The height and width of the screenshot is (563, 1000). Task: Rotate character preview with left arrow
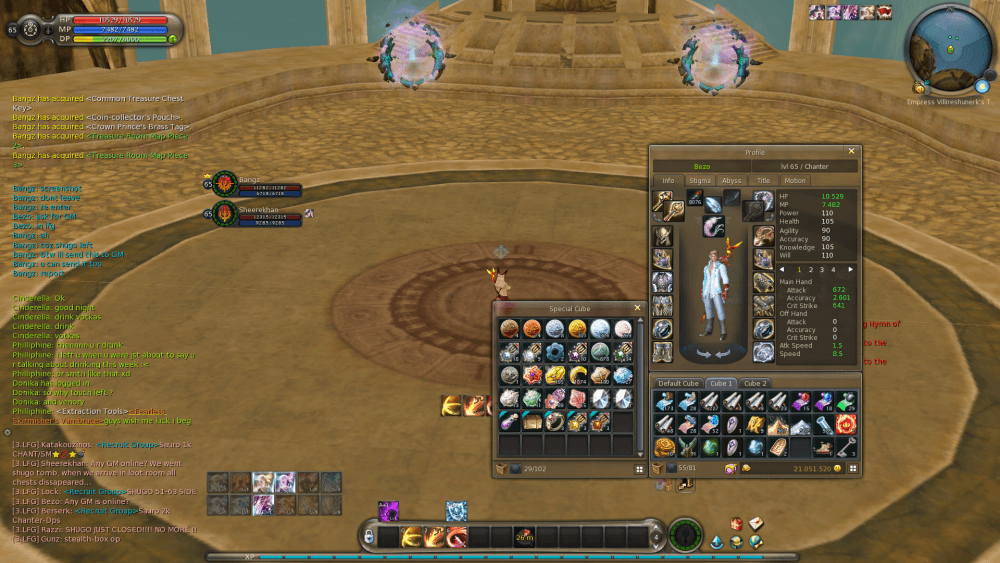click(x=702, y=353)
